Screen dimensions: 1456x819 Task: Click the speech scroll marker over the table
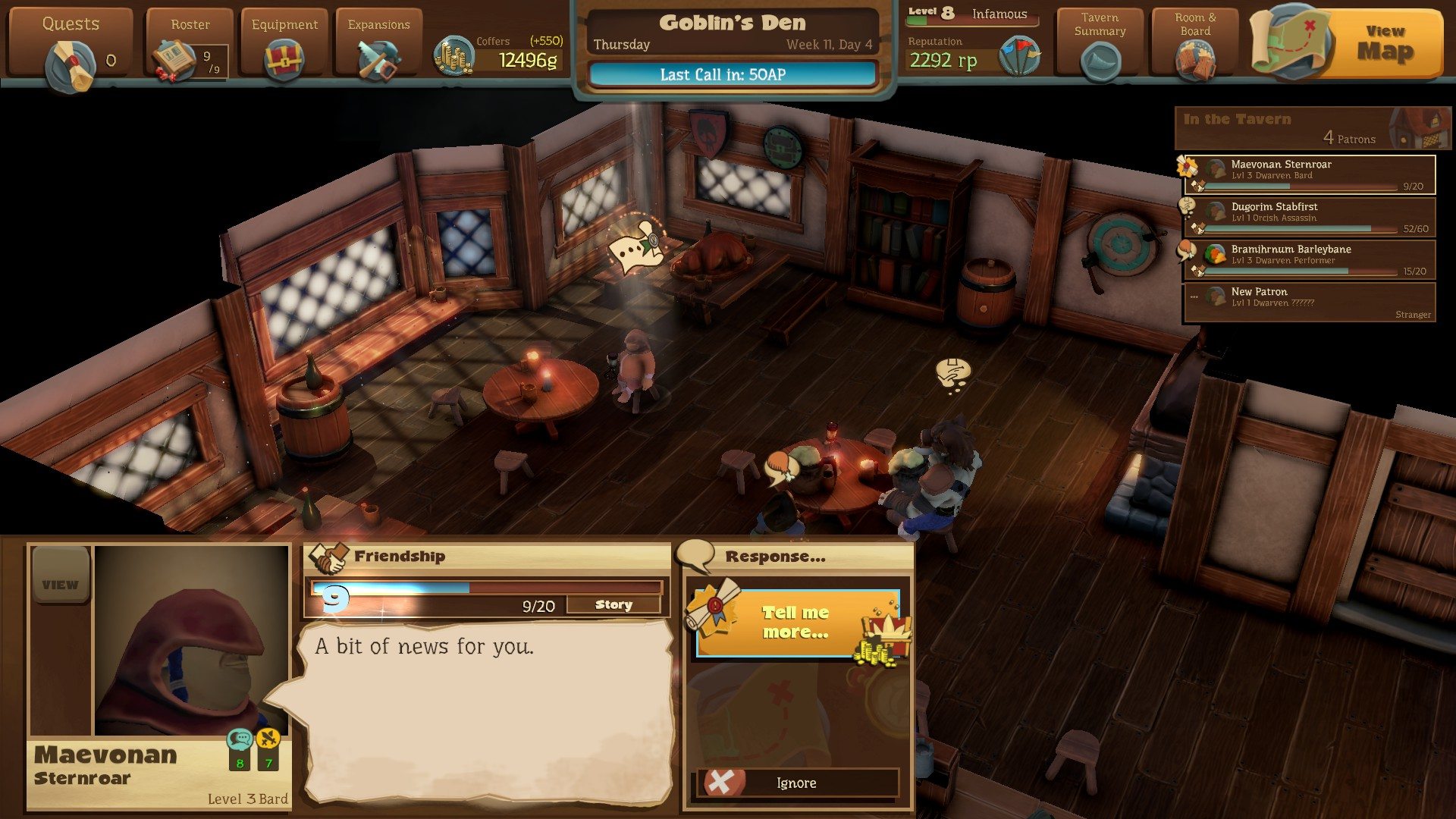coord(637,246)
